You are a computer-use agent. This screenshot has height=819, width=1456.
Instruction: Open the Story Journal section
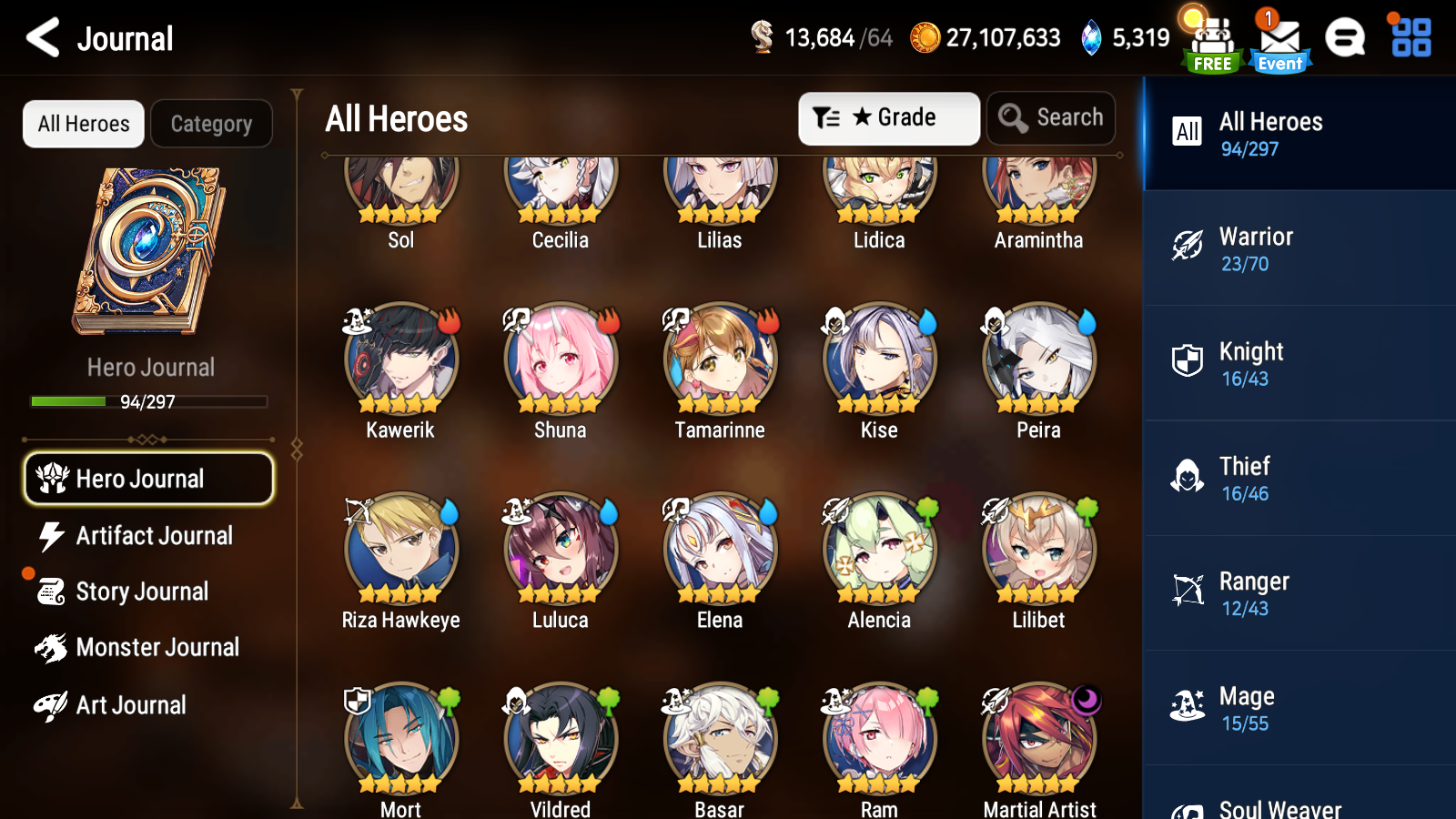(143, 591)
